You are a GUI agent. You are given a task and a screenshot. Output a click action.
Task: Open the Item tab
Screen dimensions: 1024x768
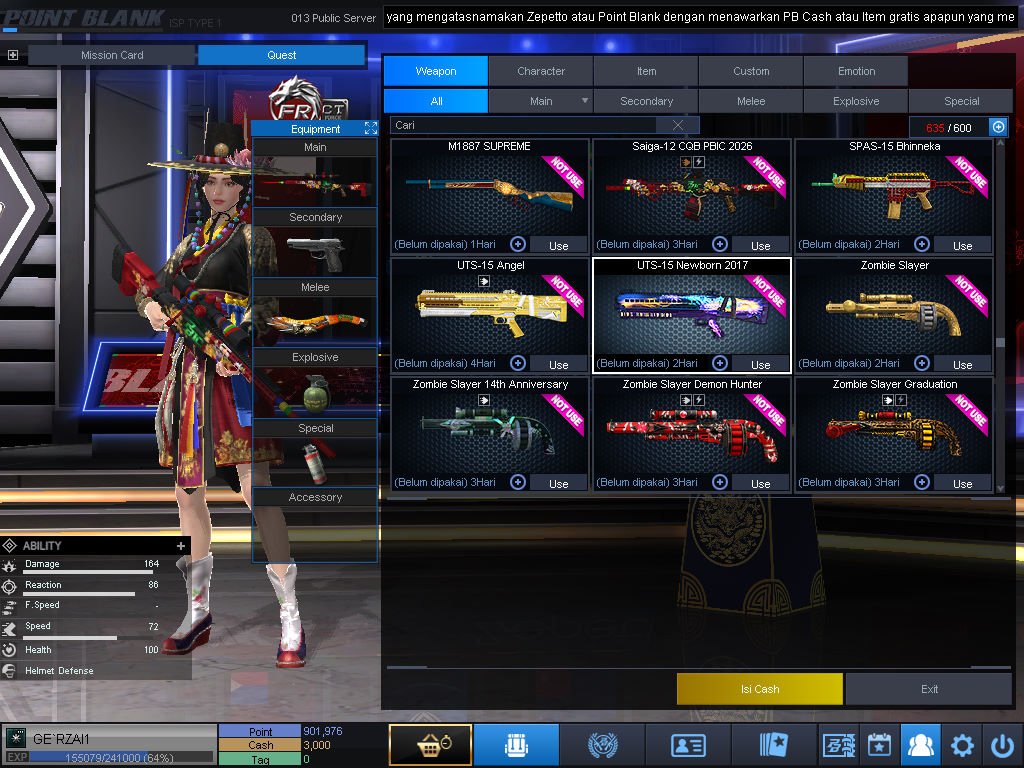click(646, 71)
